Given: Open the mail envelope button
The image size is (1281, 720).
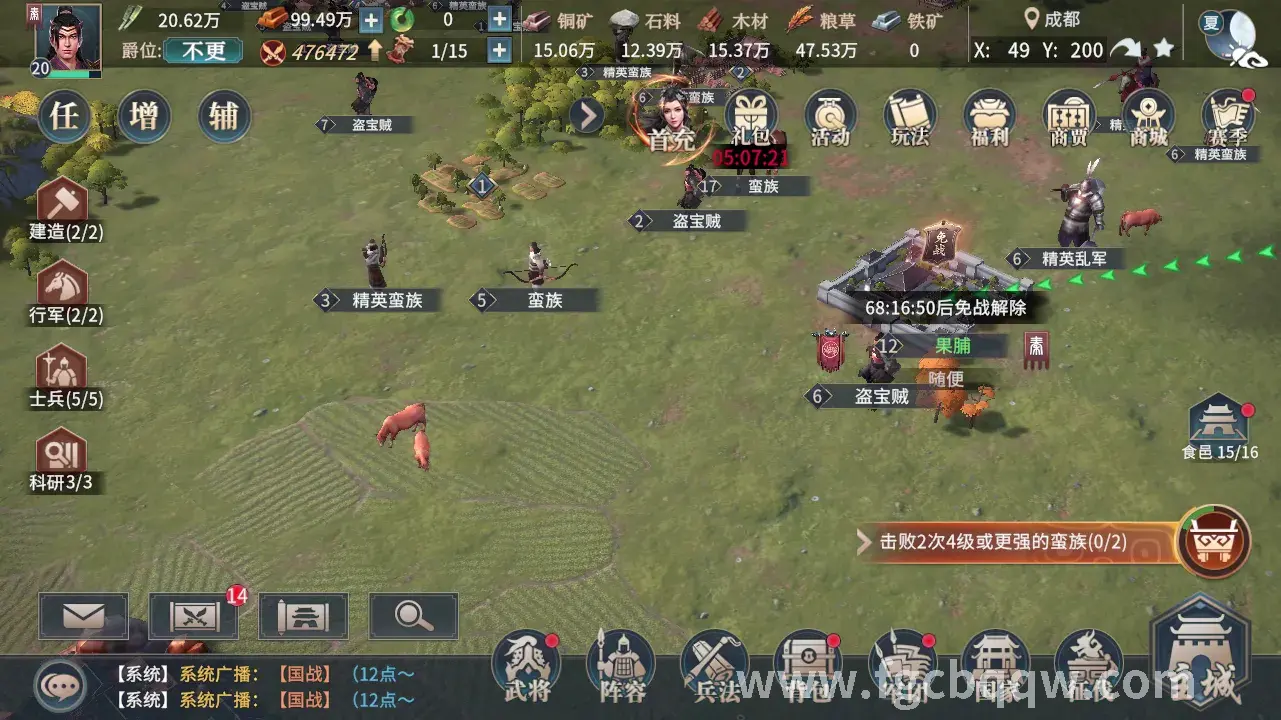Looking at the screenshot, I should click(x=84, y=616).
